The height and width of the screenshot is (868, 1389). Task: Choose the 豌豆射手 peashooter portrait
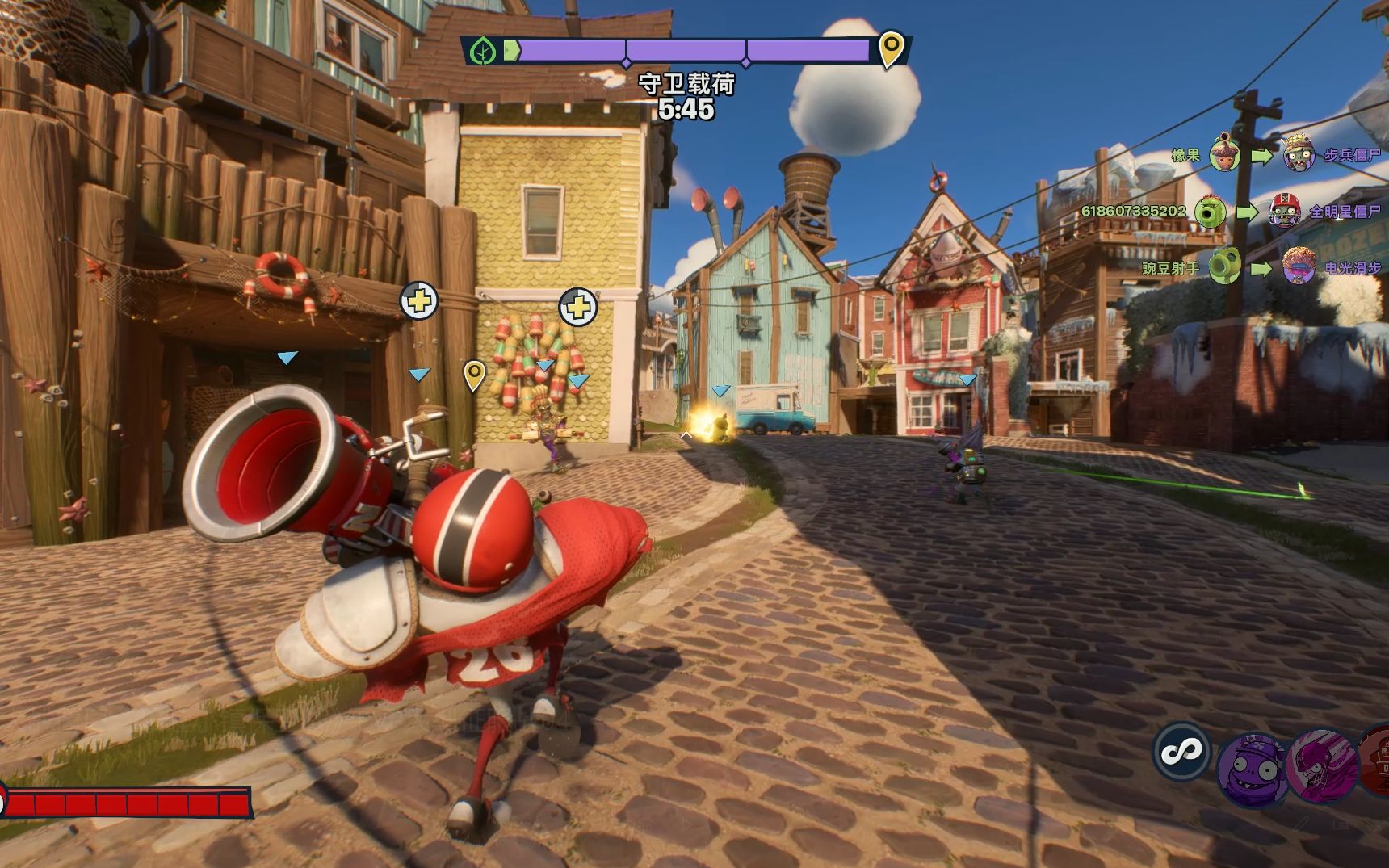[x=1224, y=267]
